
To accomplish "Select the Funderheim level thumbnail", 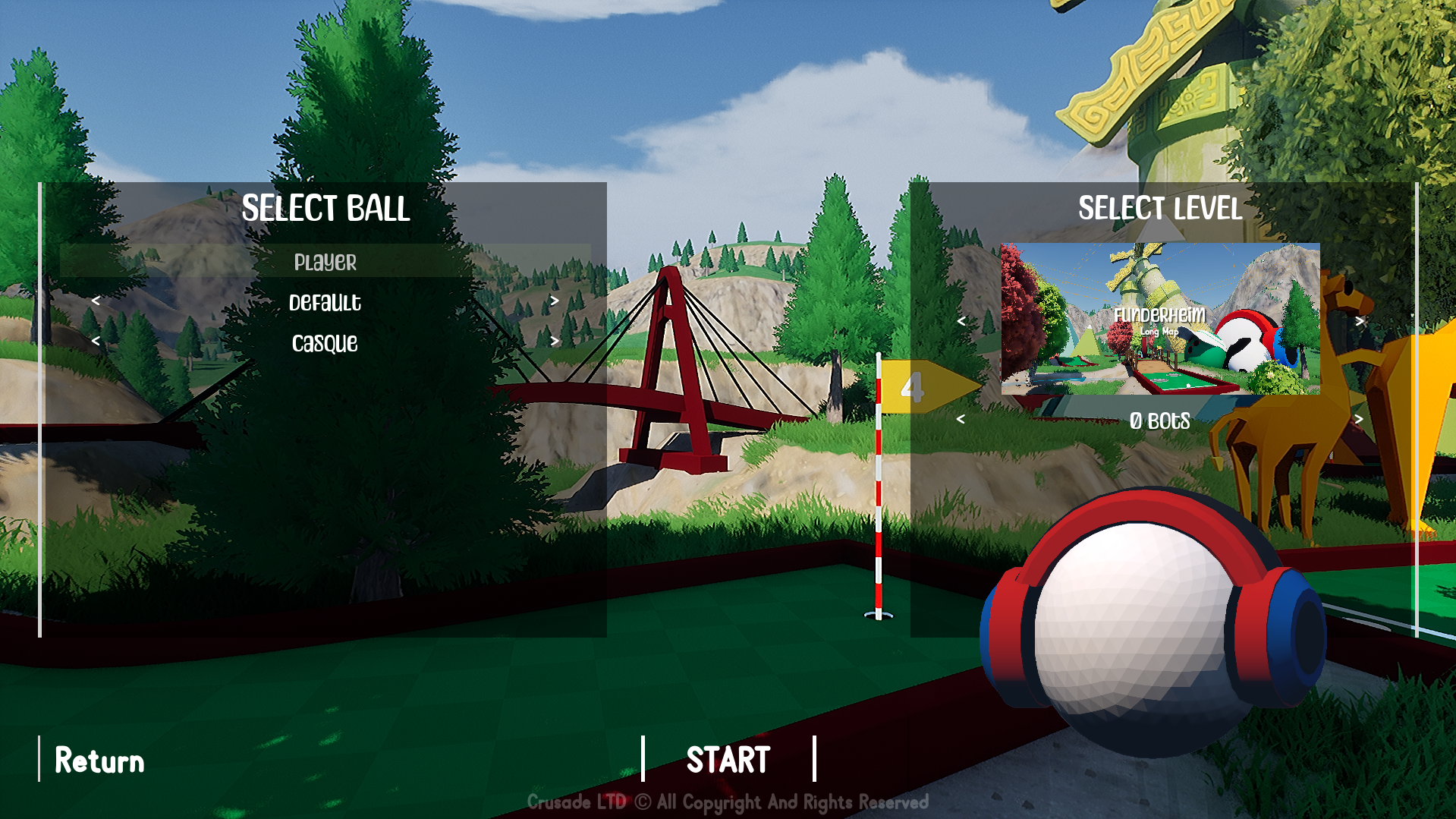I will coord(1160,319).
